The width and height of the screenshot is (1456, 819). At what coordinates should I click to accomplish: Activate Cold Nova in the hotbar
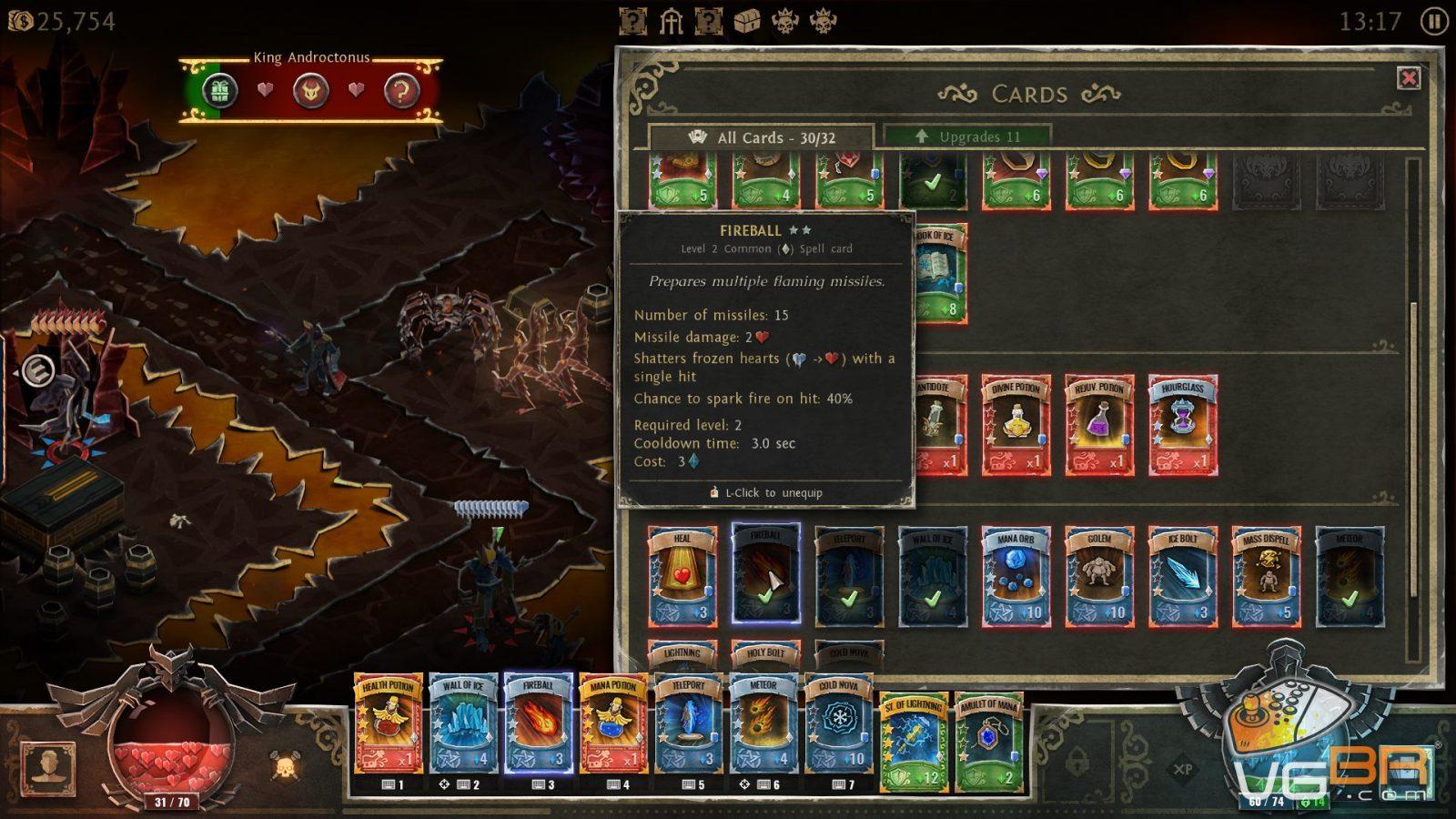click(x=838, y=724)
